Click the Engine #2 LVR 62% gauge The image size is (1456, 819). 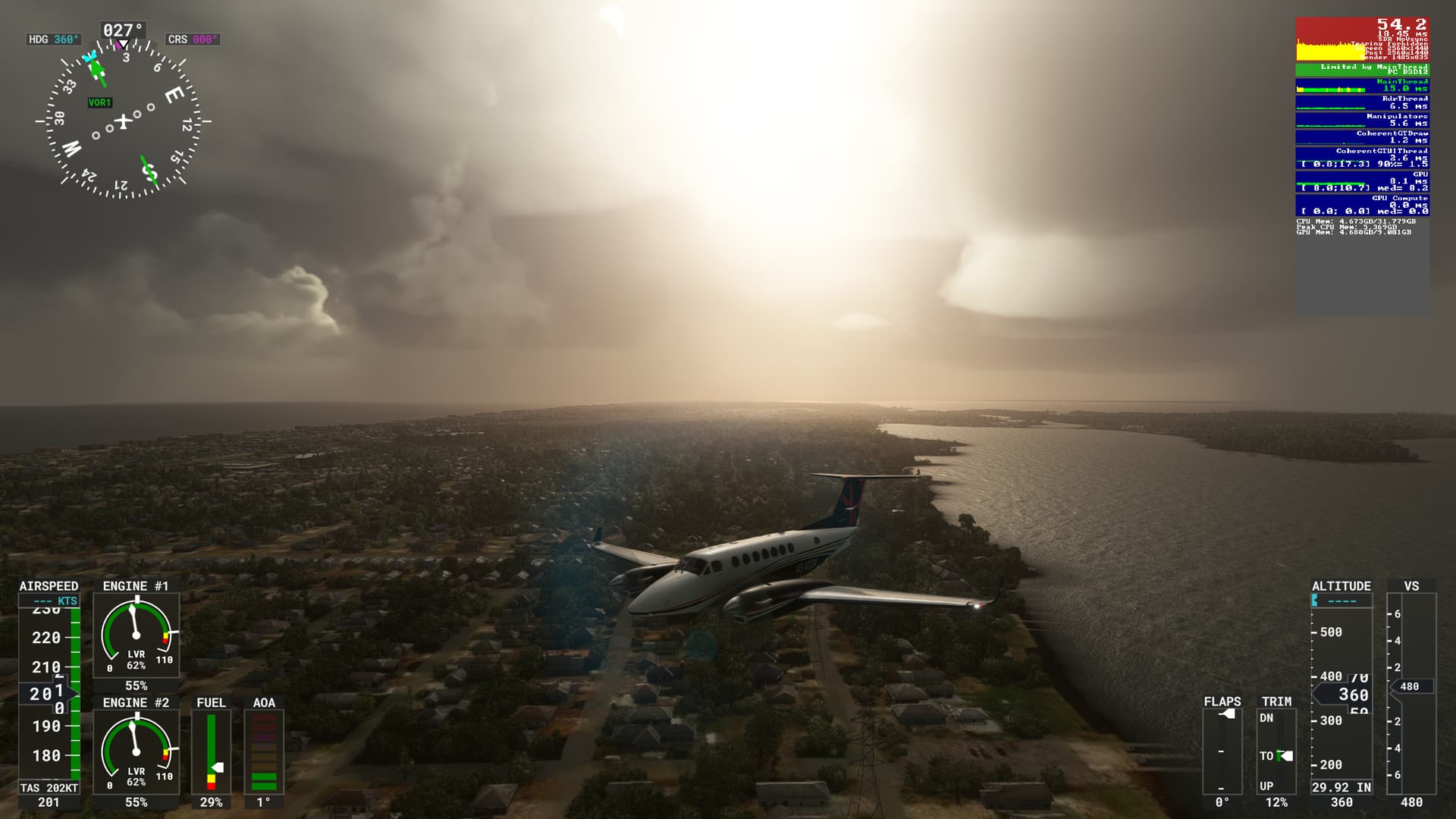[x=135, y=747]
